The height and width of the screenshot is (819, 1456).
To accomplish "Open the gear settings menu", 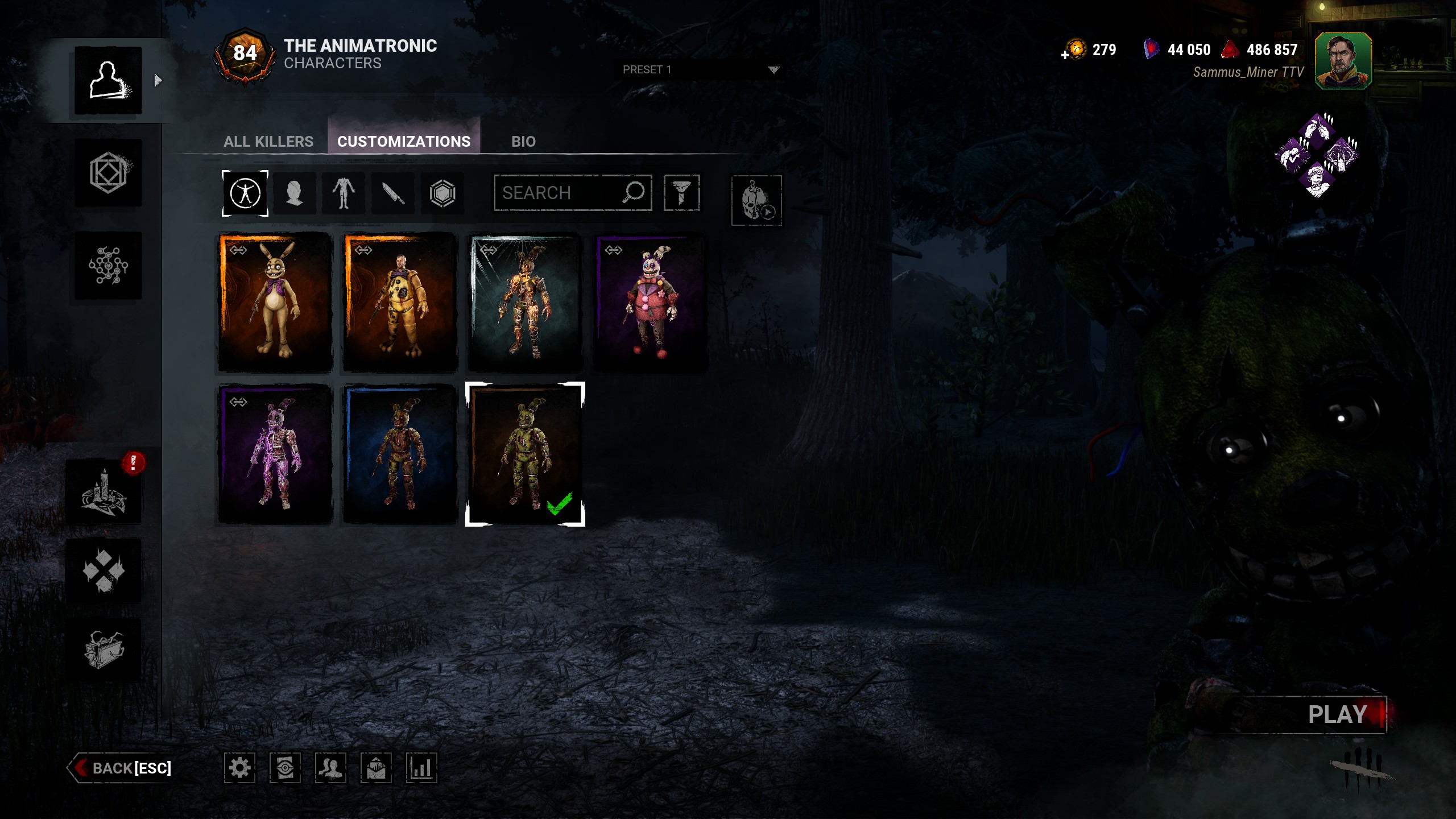I will [x=239, y=768].
